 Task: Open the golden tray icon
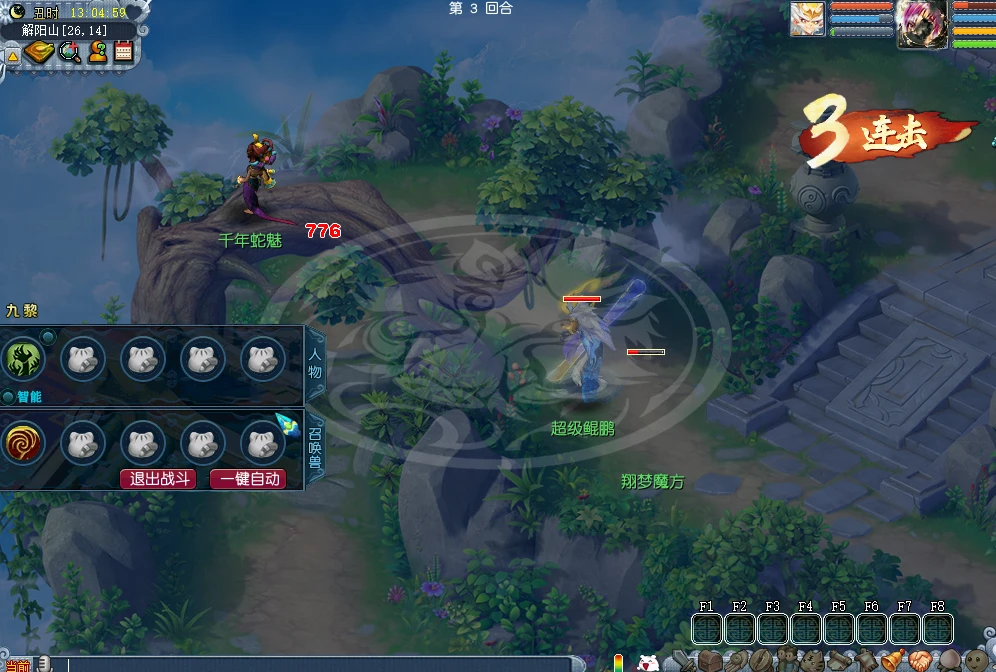(39, 52)
